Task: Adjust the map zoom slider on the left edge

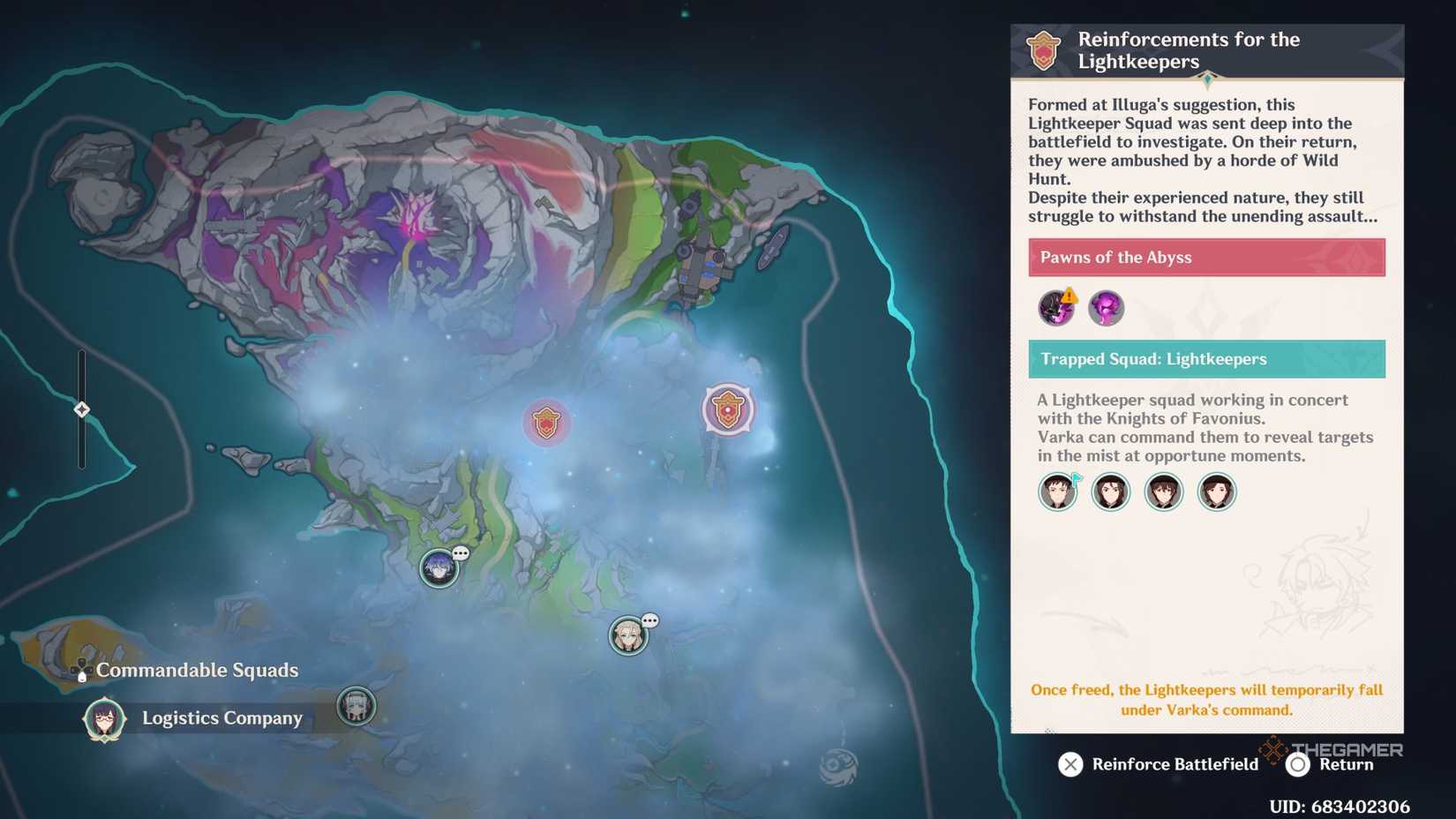Action: (81, 408)
